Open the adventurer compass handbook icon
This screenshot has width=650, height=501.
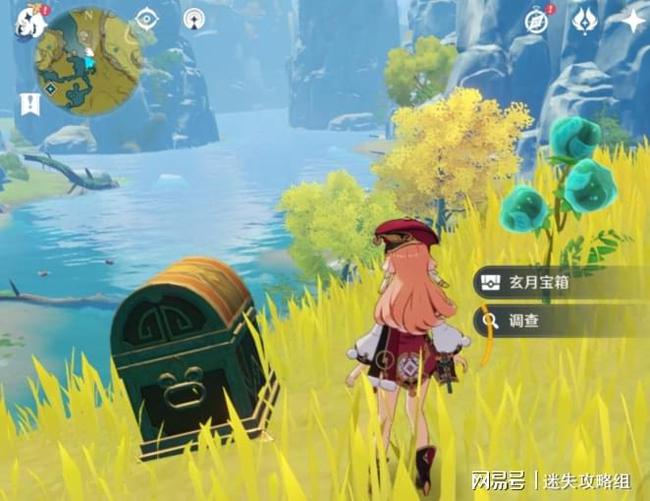(537, 21)
